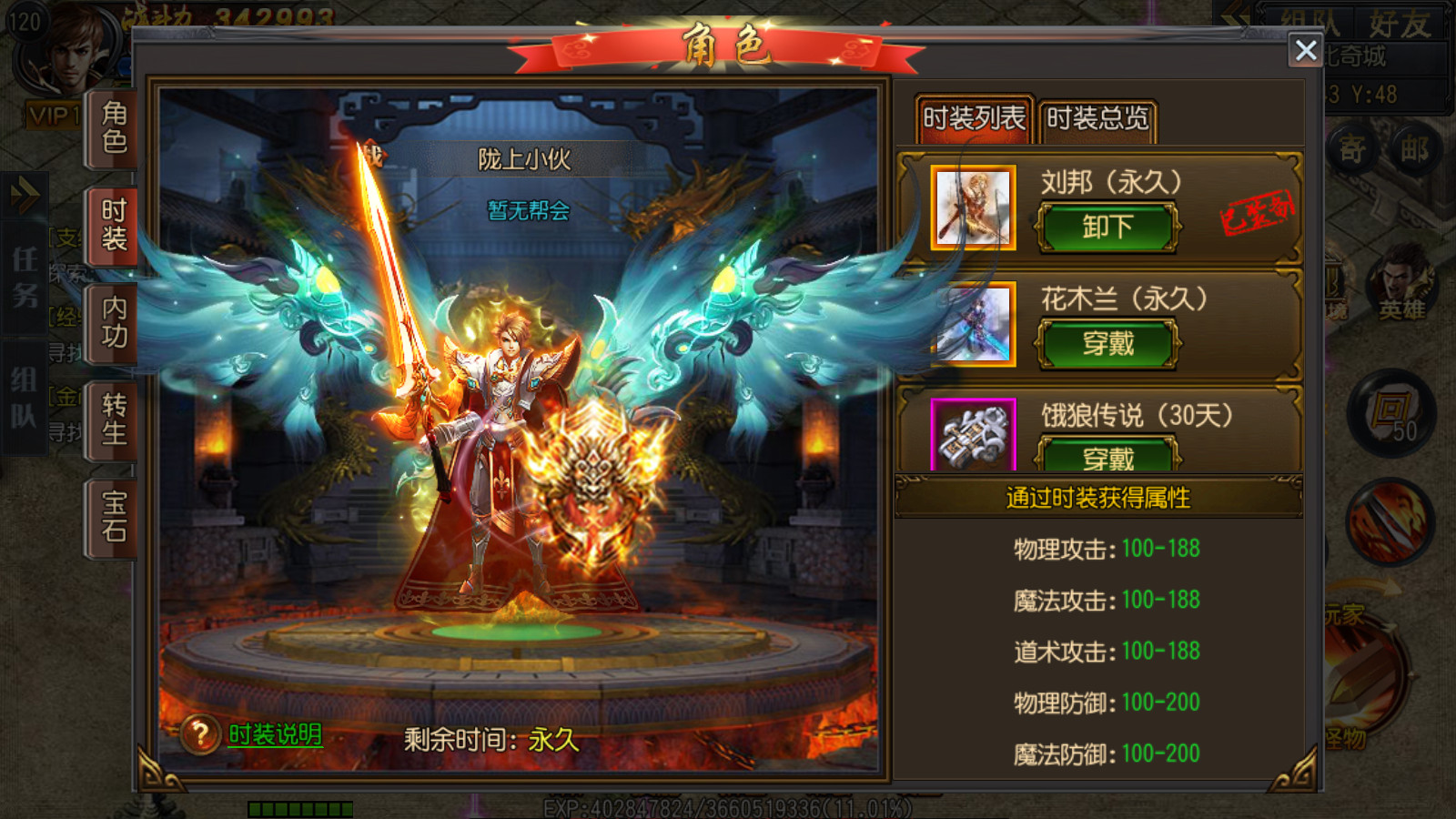Viewport: 1456px width, 819px height.
Task: Equip the 花木兰 outfit with 穿戴
Action: 1107,344
